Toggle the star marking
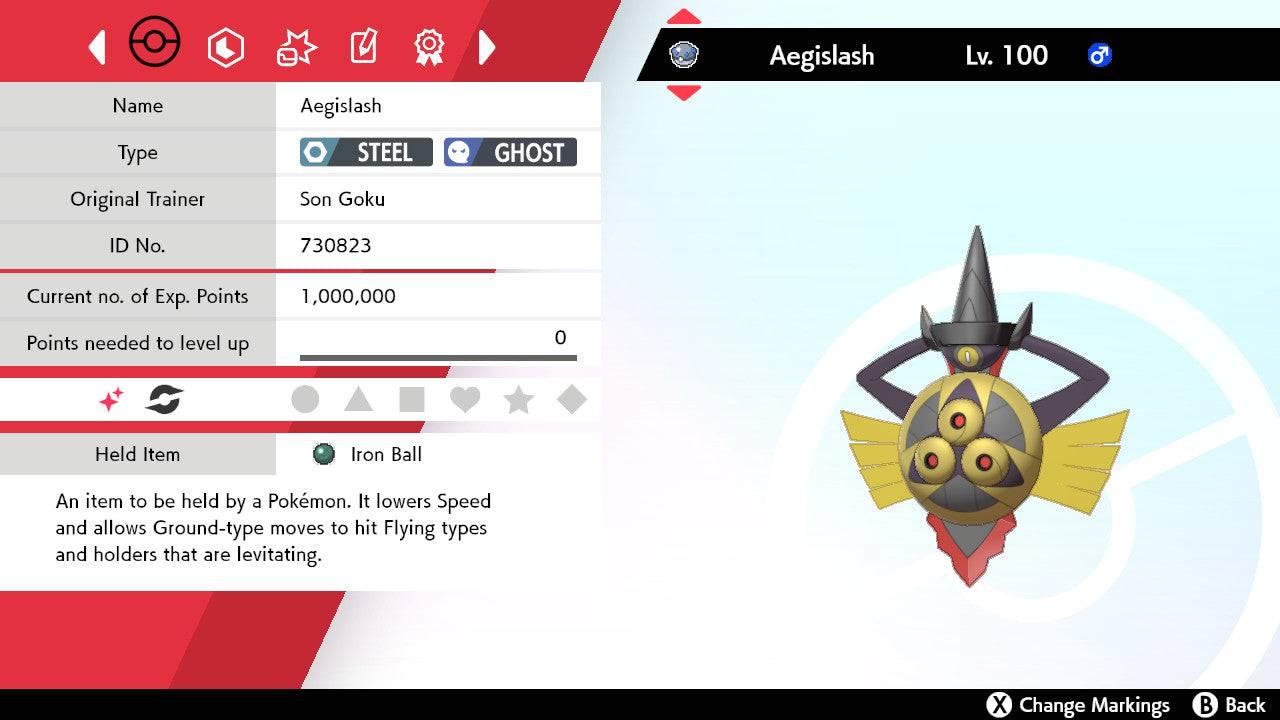This screenshot has height=720, width=1280. tap(518, 400)
